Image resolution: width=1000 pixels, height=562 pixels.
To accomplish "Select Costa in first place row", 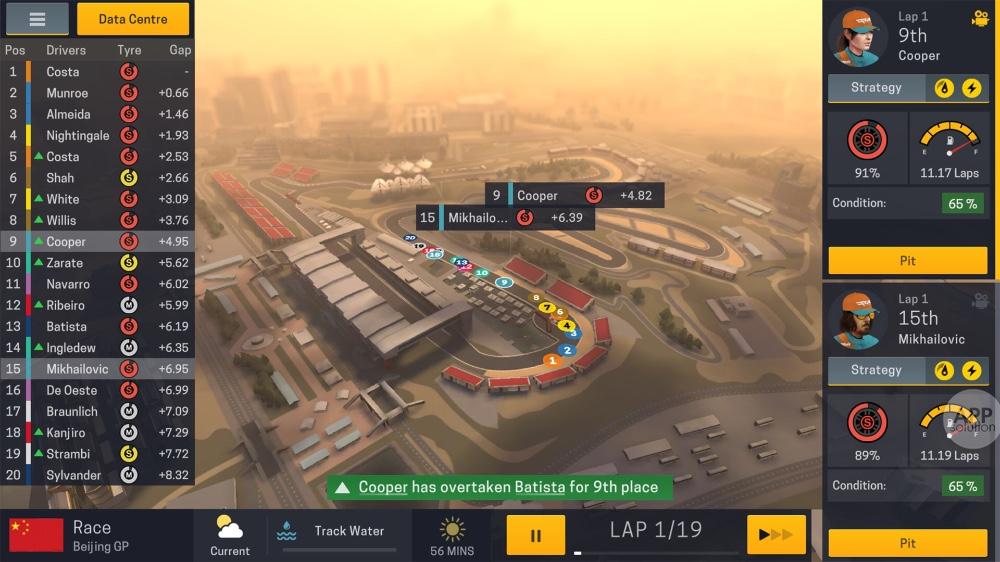I will [97, 72].
